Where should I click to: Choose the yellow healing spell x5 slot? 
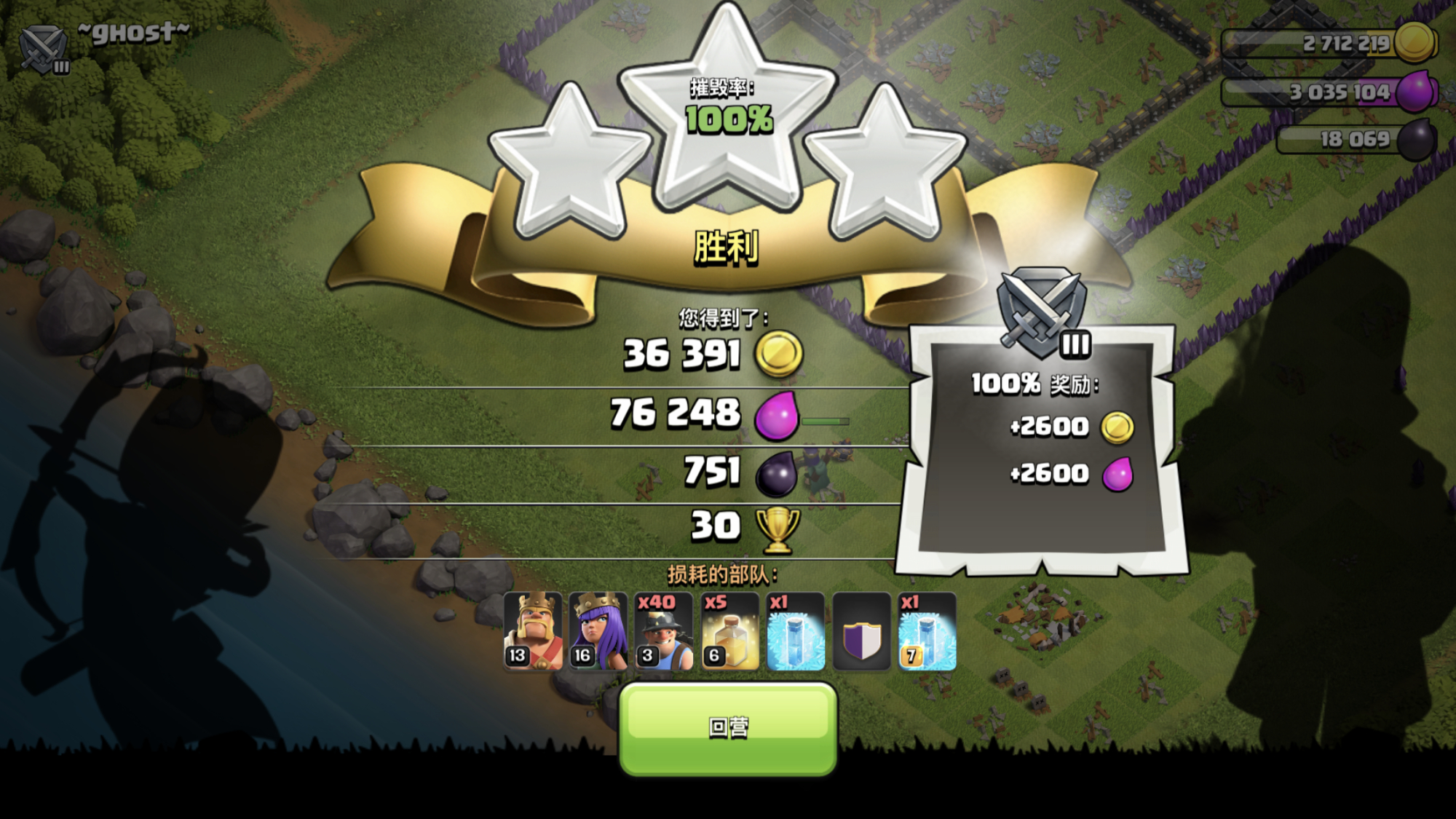(730, 631)
